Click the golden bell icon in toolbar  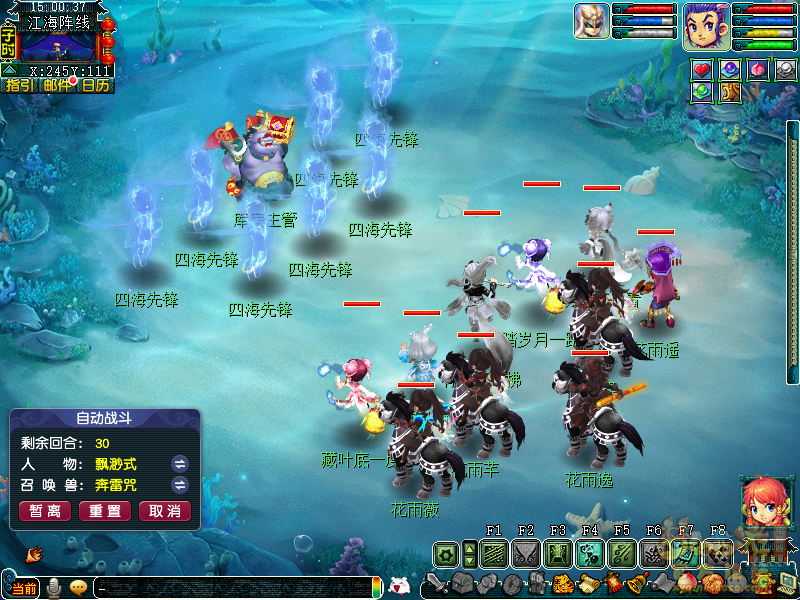click(635, 583)
